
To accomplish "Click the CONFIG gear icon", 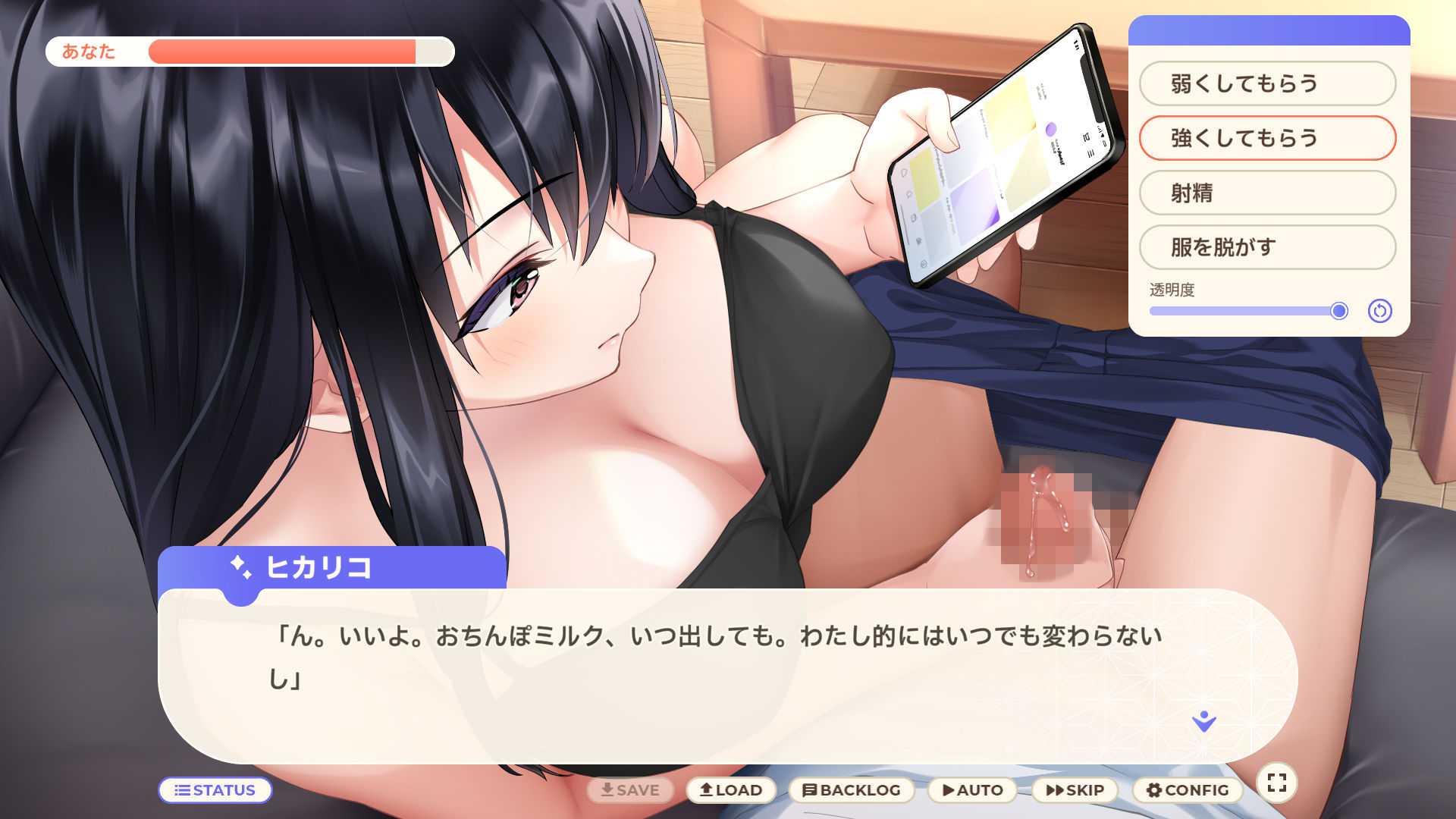I will (x=1153, y=789).
